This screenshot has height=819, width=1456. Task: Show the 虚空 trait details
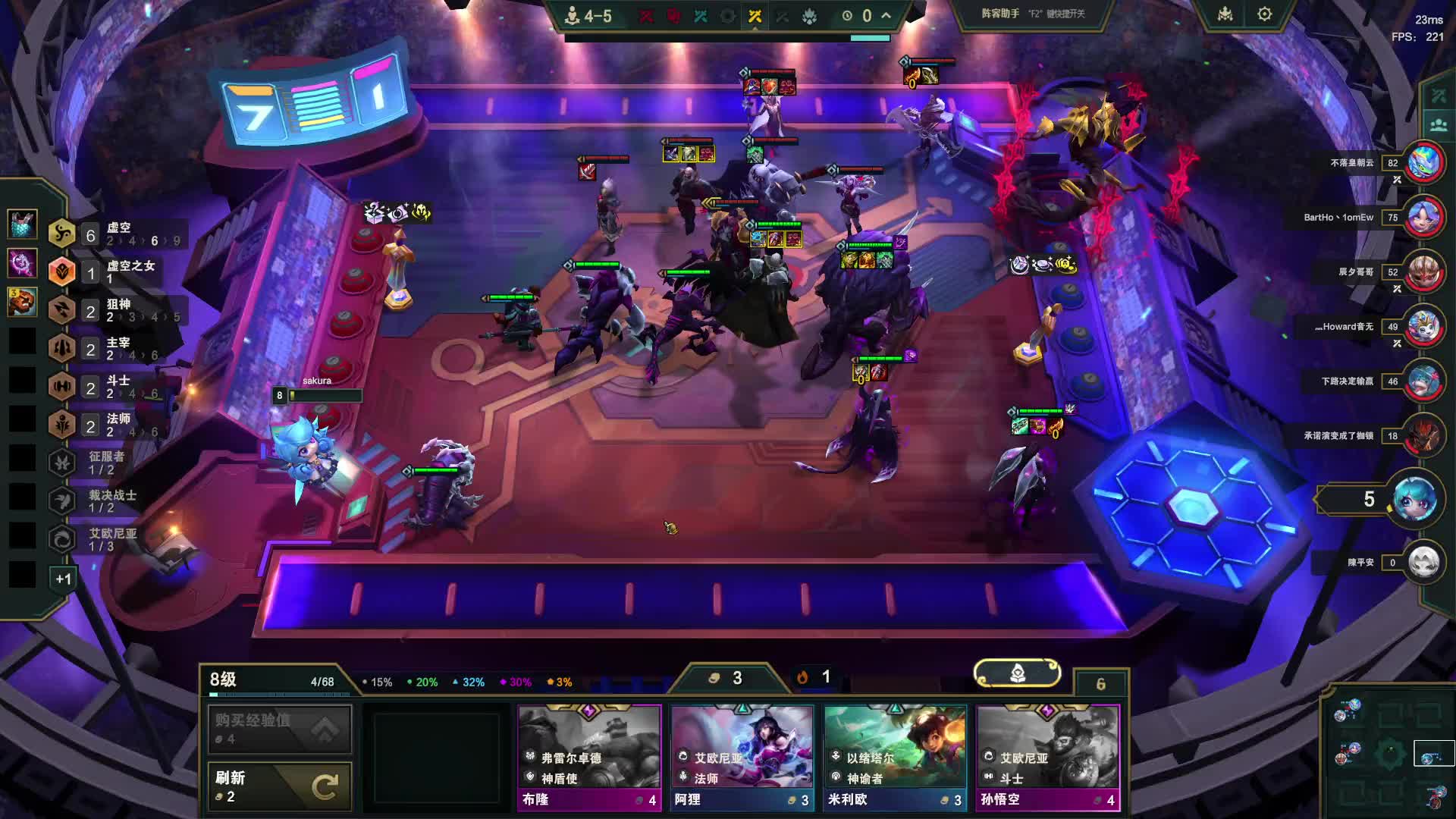tap(114, 234)
